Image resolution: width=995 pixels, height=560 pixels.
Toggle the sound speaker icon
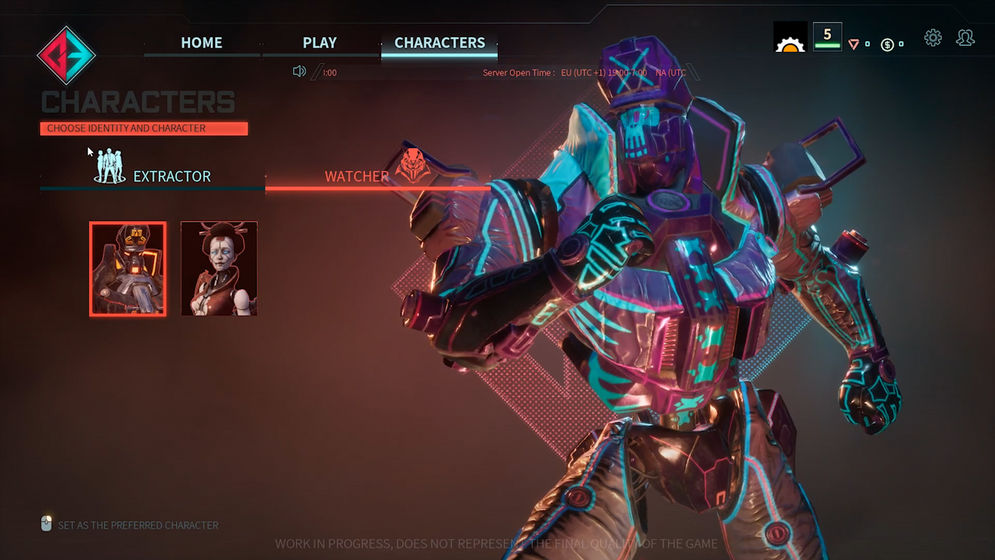298,71
